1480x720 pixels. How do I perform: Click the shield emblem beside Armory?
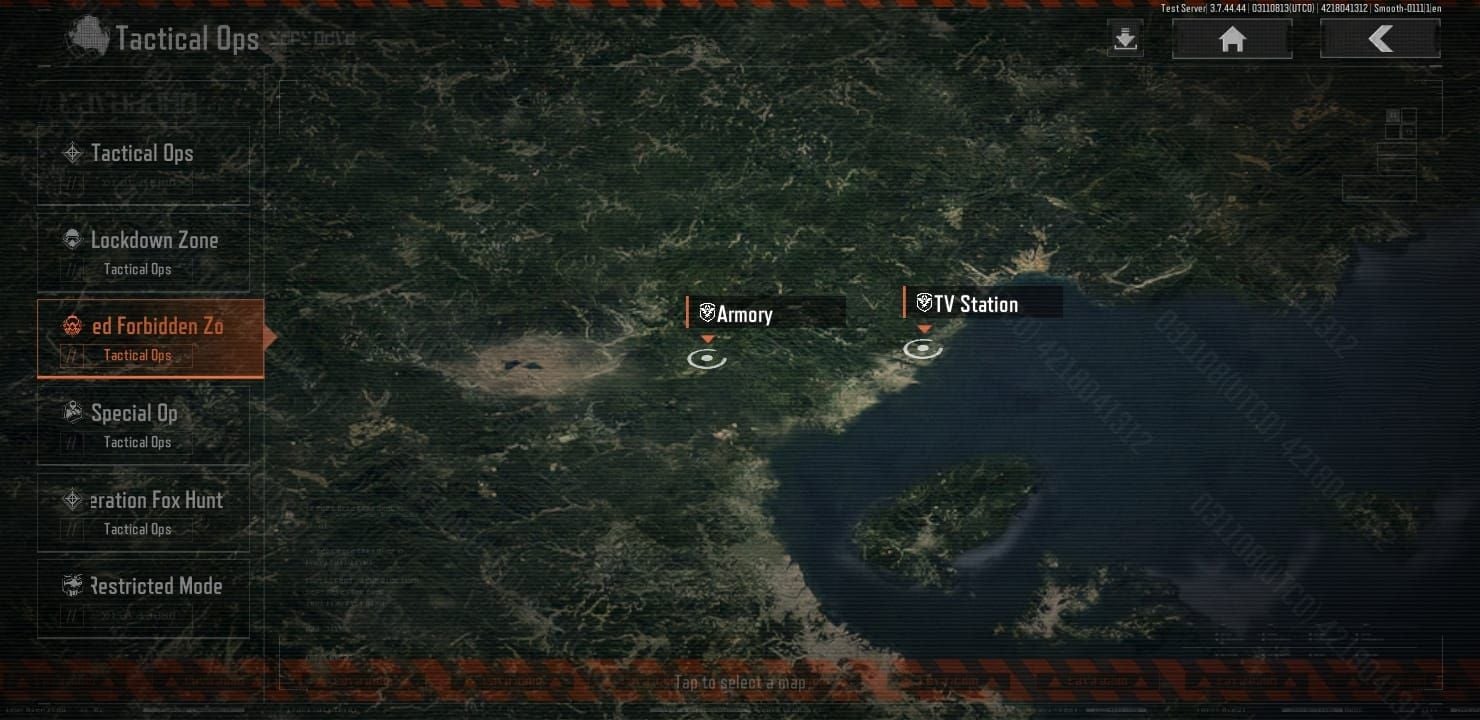coord(708,314)
